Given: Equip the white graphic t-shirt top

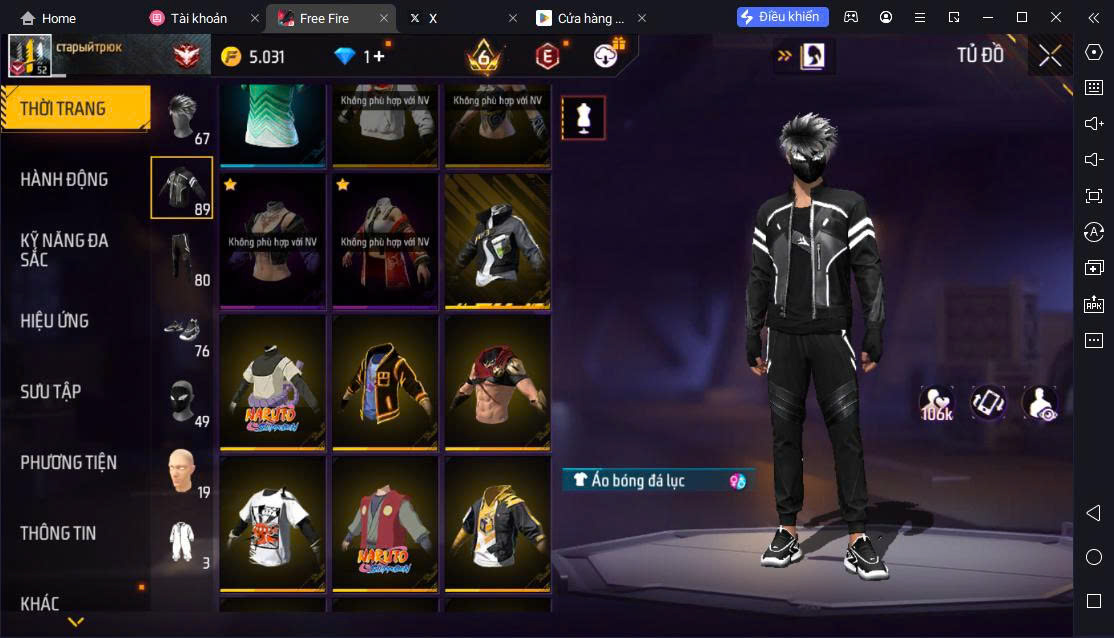Looking at the screenshot, I should point(273,524).
